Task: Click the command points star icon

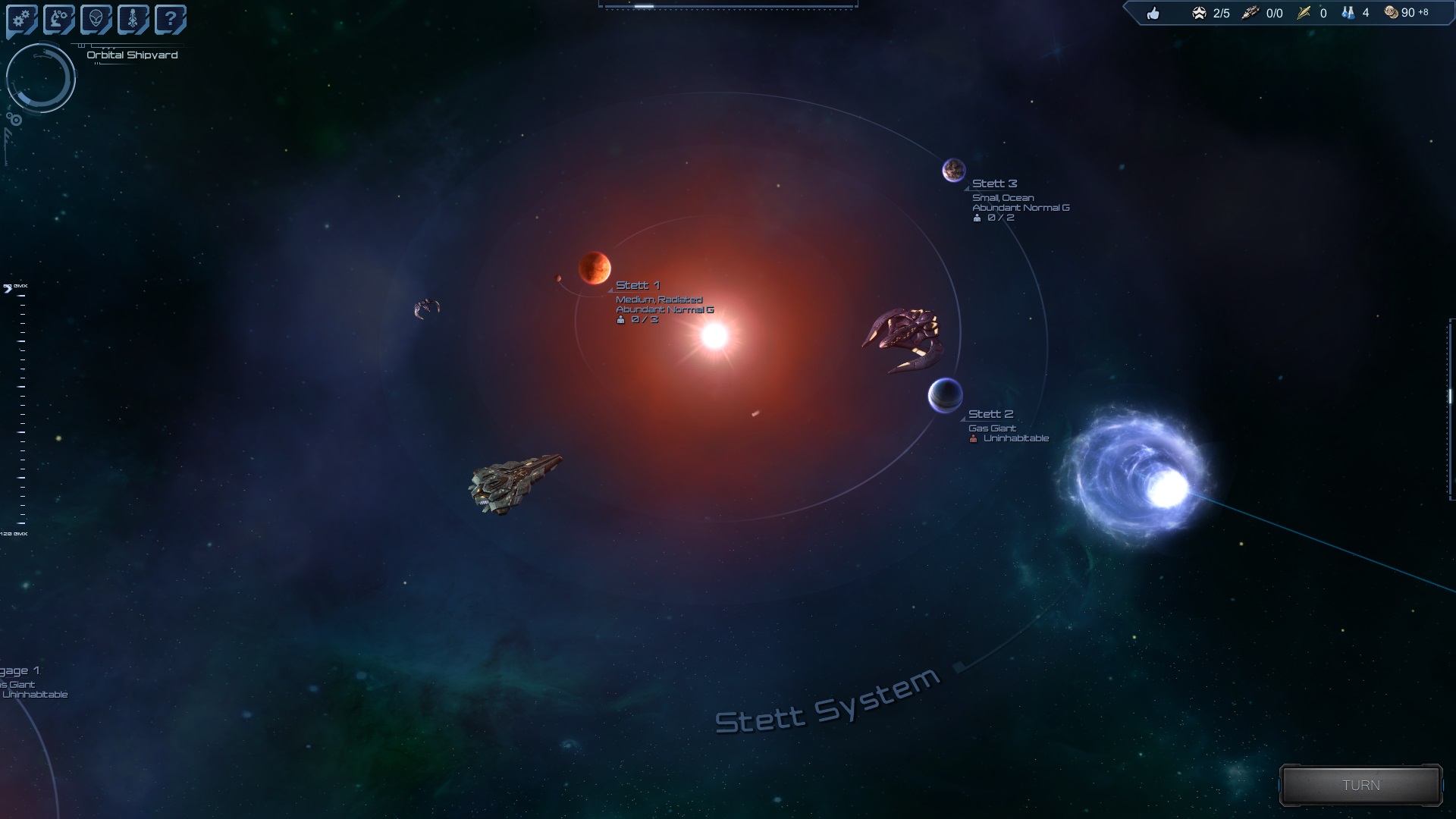Action: pos(1199,13)
